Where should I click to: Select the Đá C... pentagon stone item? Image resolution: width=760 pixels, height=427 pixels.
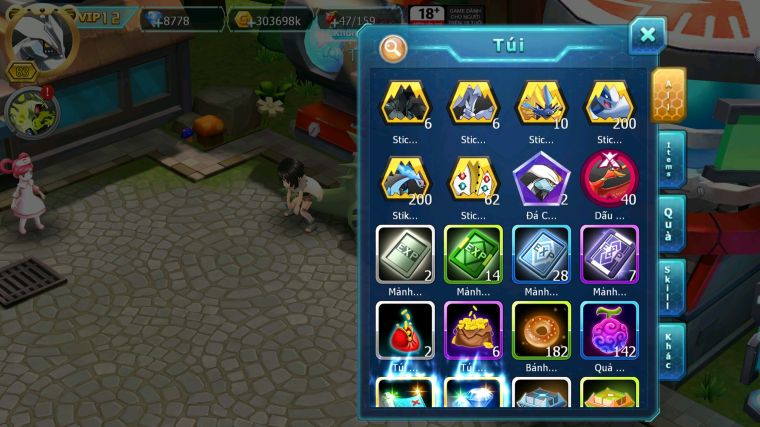click(x=541, y=181)
